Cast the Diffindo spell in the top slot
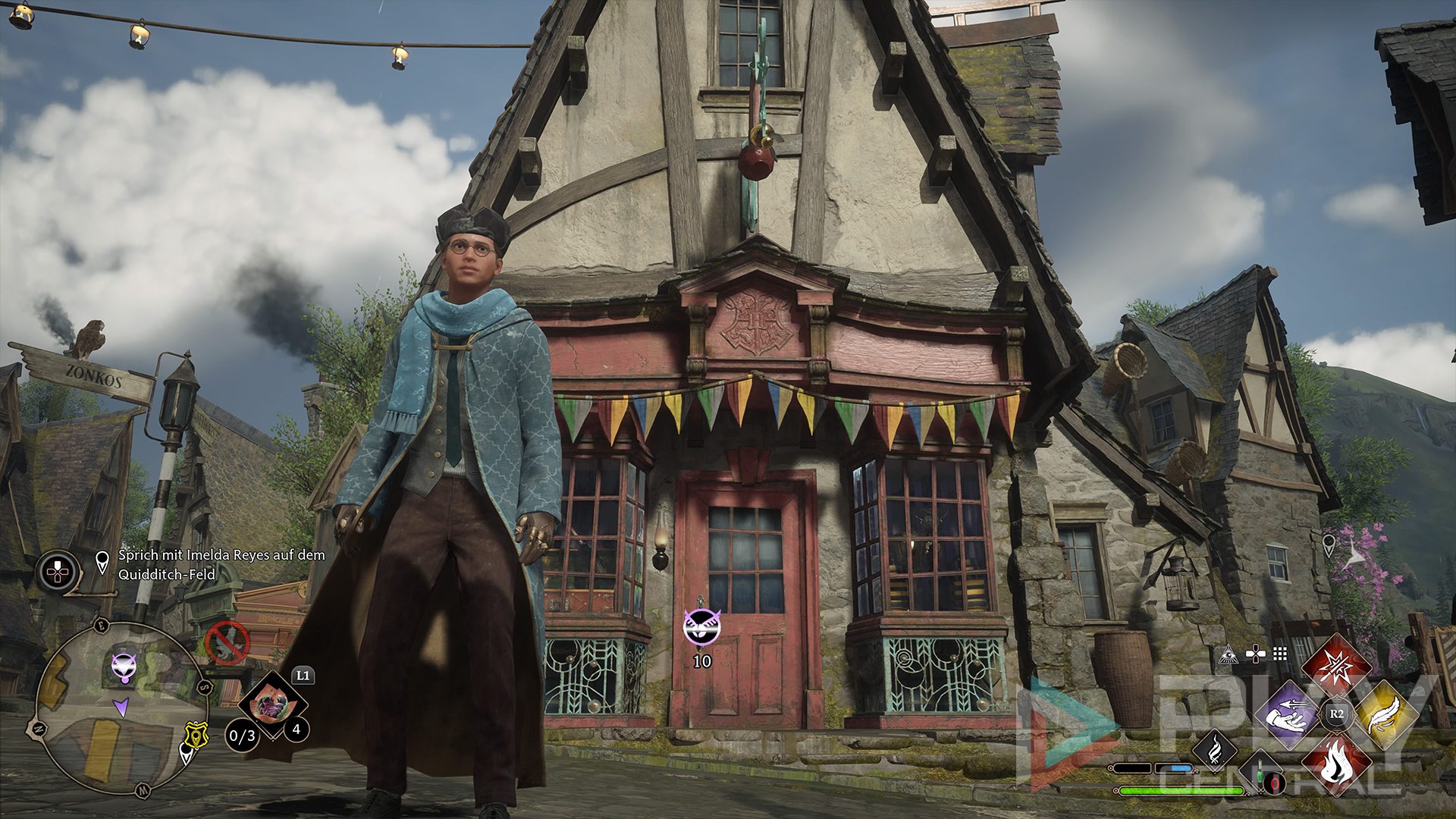The width and height of the screenshot is (1456, 819). [1336, 667]
